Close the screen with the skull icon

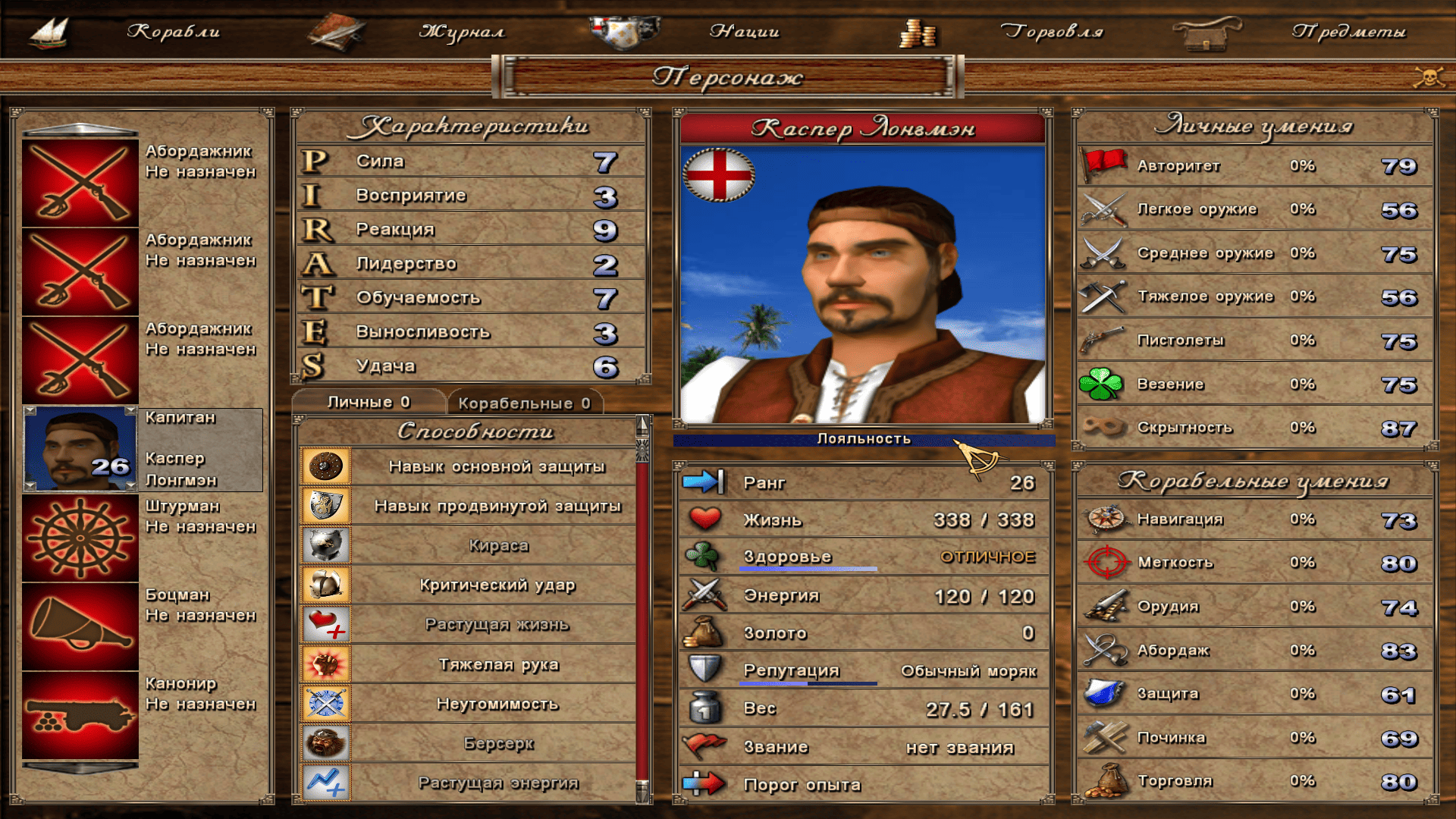[1428, 77]
